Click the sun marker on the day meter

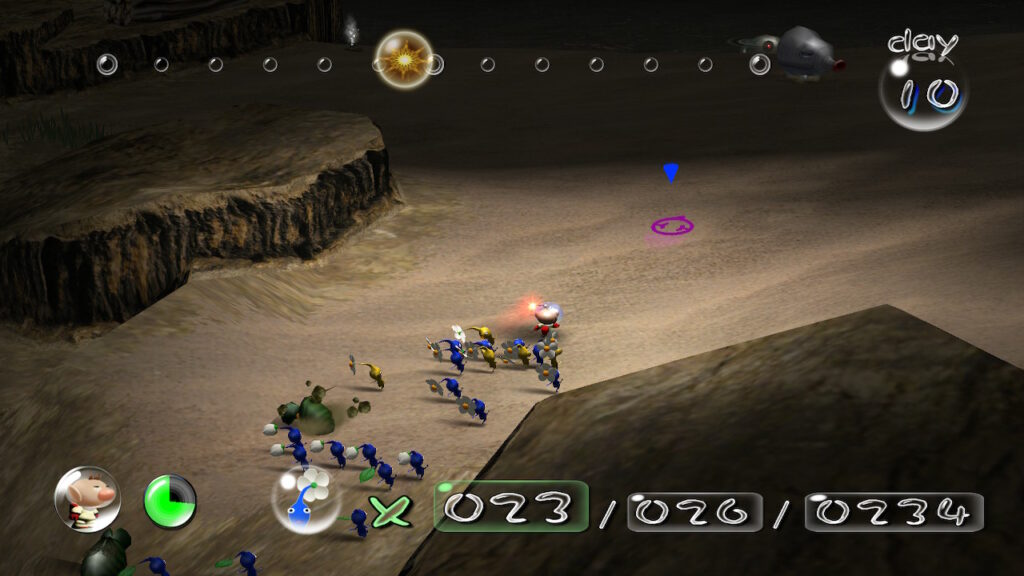coord(403,59)
